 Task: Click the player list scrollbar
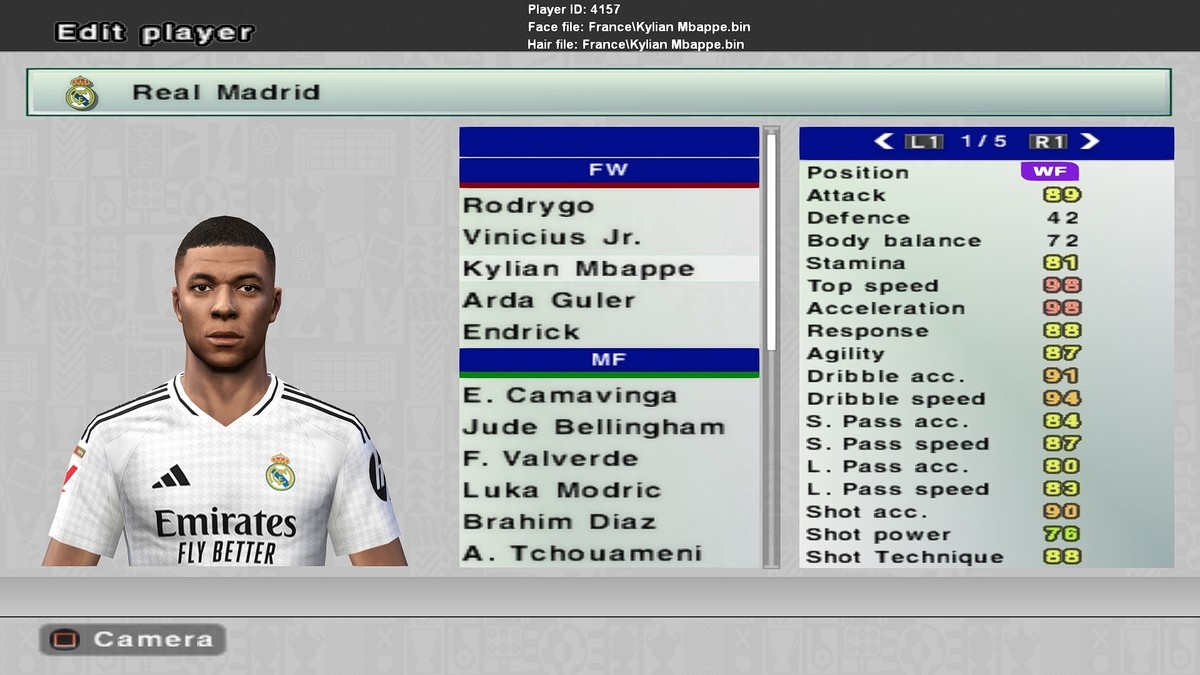click(771, 240)
